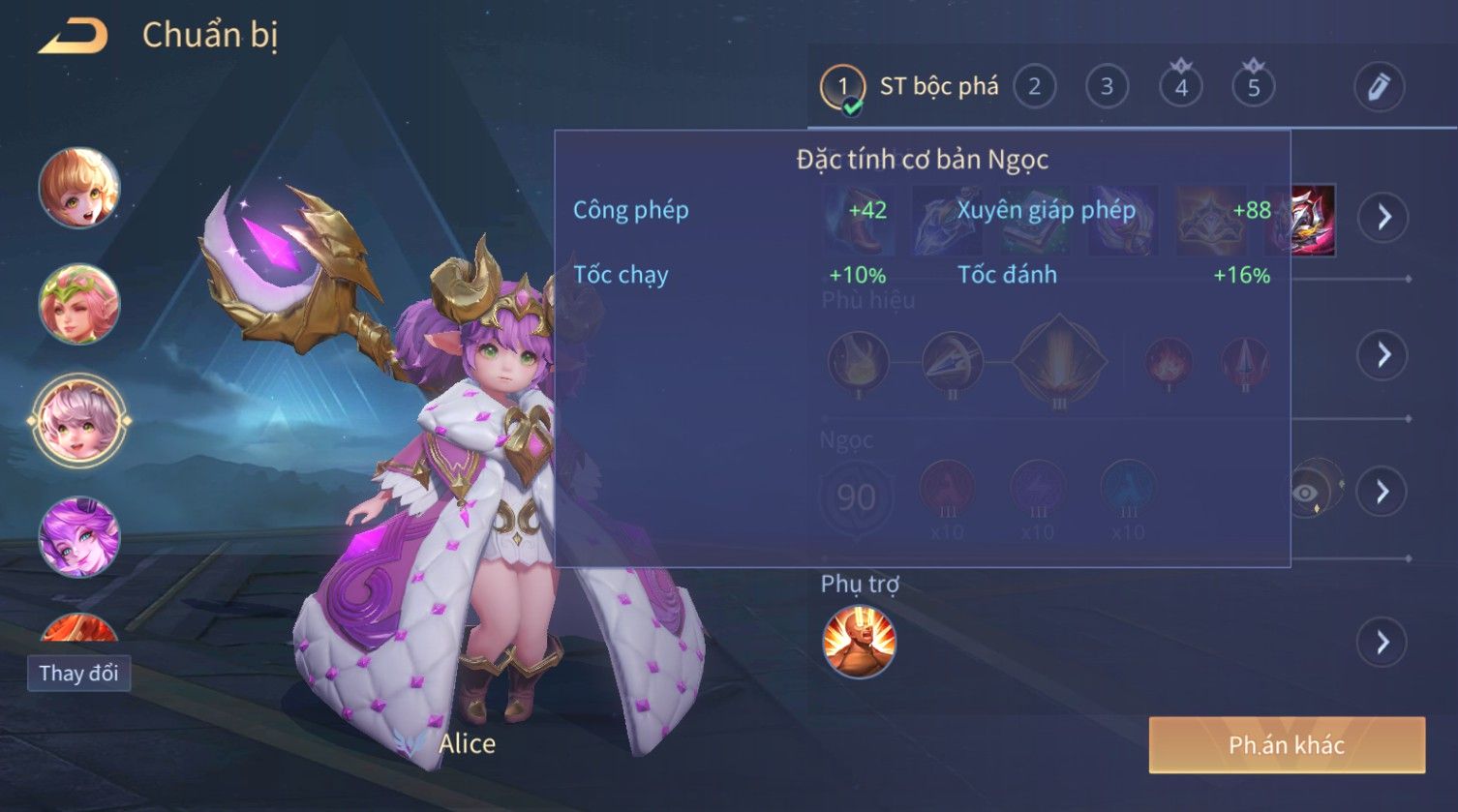Click the Thay đổi hero change button
Screen dimensions: 1458x812
coord(78,673)
